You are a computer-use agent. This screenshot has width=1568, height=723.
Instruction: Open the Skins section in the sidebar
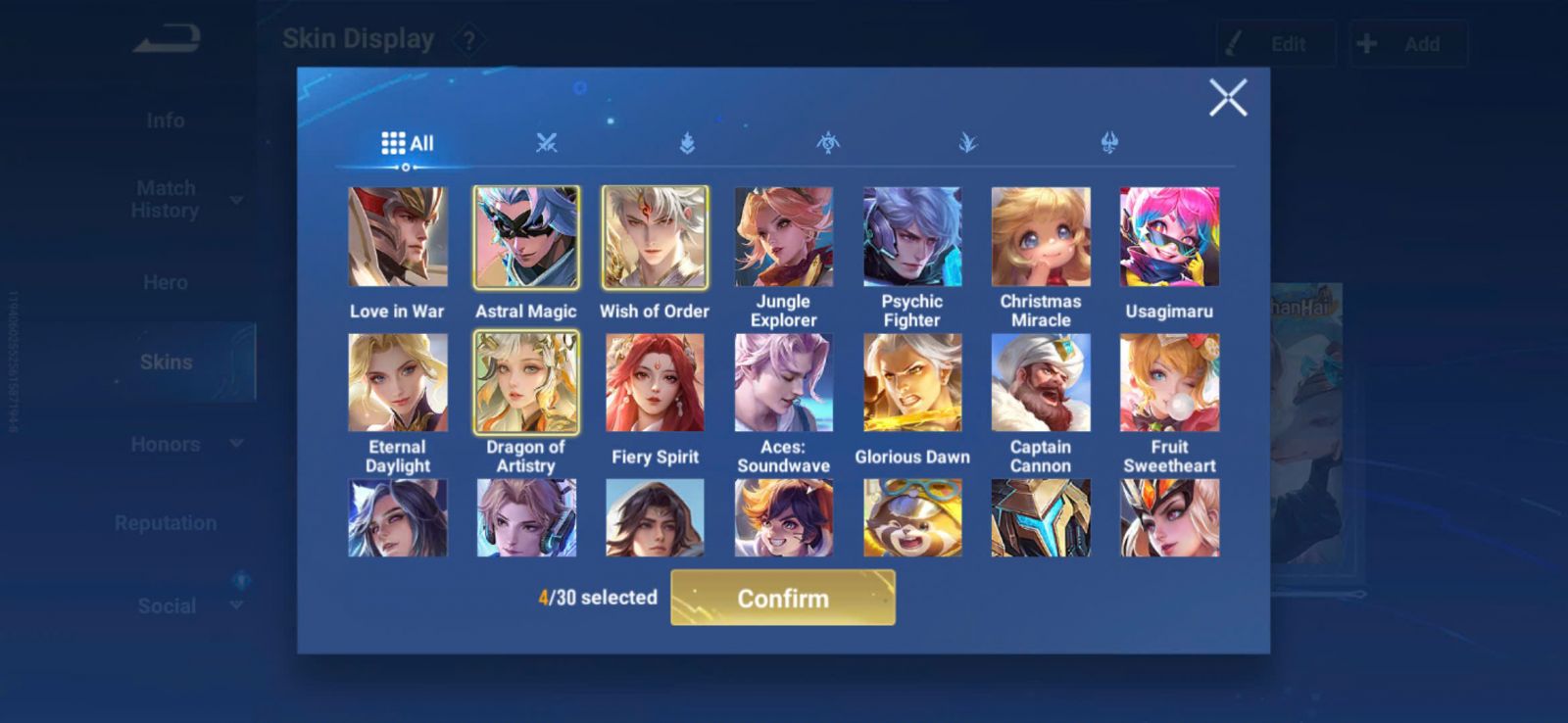pyautogui.click(x=166, y=361)
